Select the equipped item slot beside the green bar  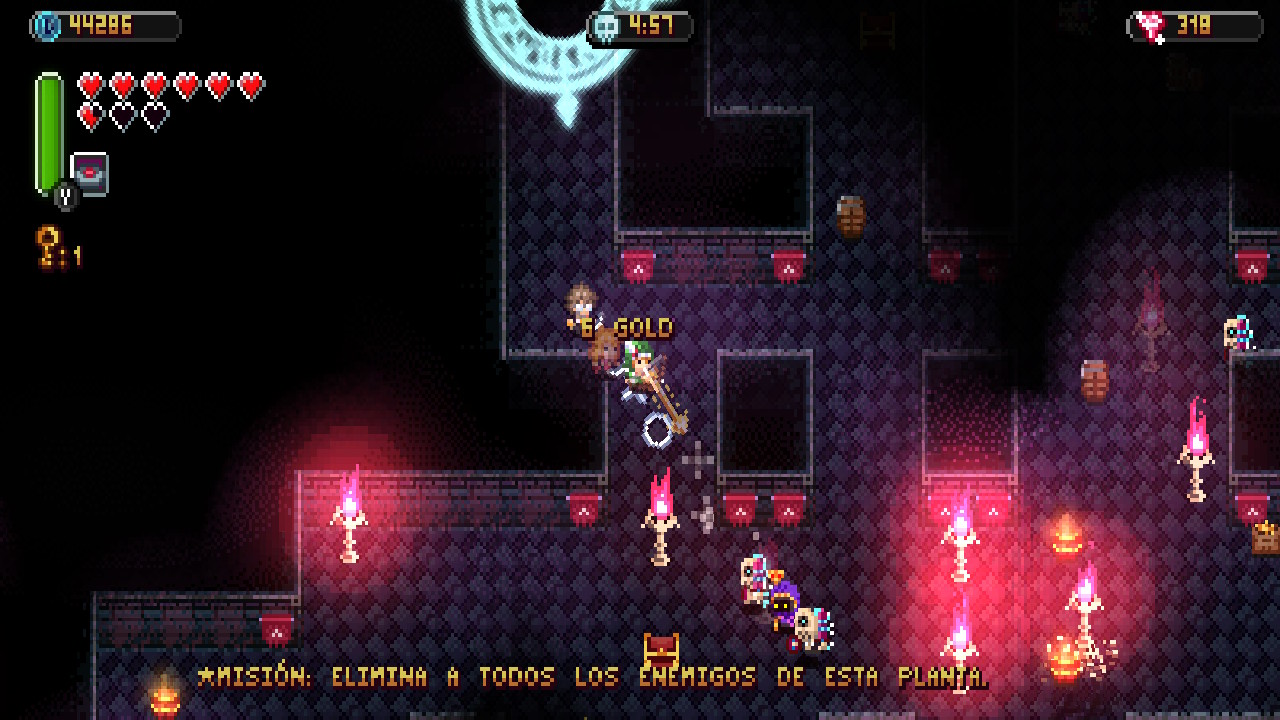90,174
